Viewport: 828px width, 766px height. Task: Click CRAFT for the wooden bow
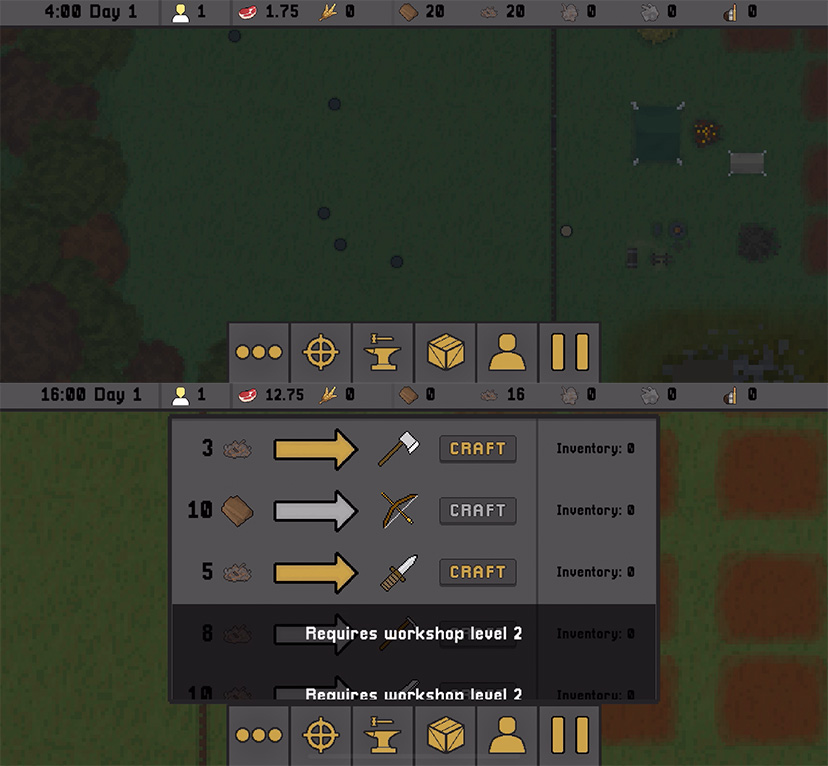tap(478, 511)
